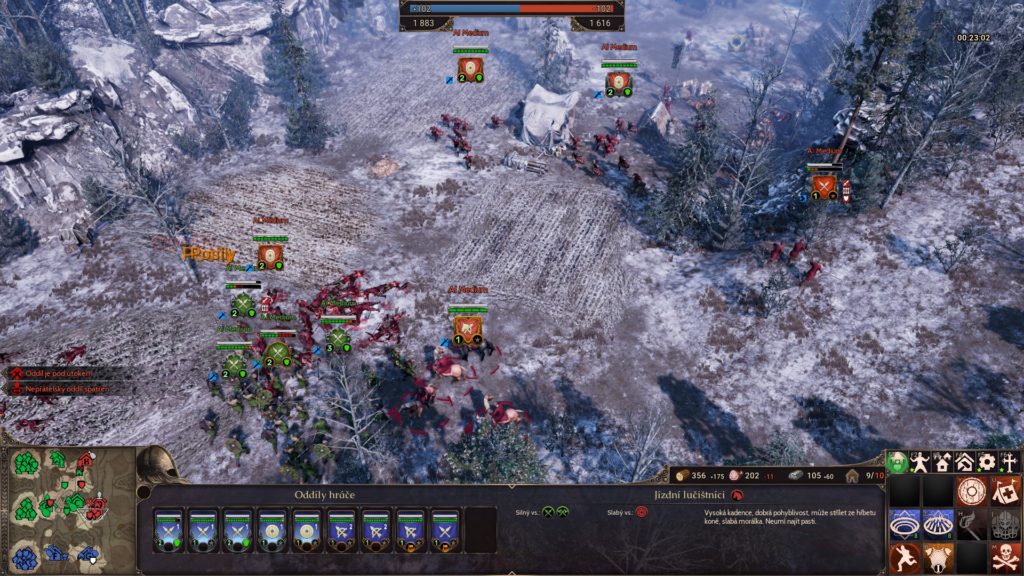This screenshot has width=1024, height=576.
Task: Open the villager figure menu
Action: click(x=921, y=463)
